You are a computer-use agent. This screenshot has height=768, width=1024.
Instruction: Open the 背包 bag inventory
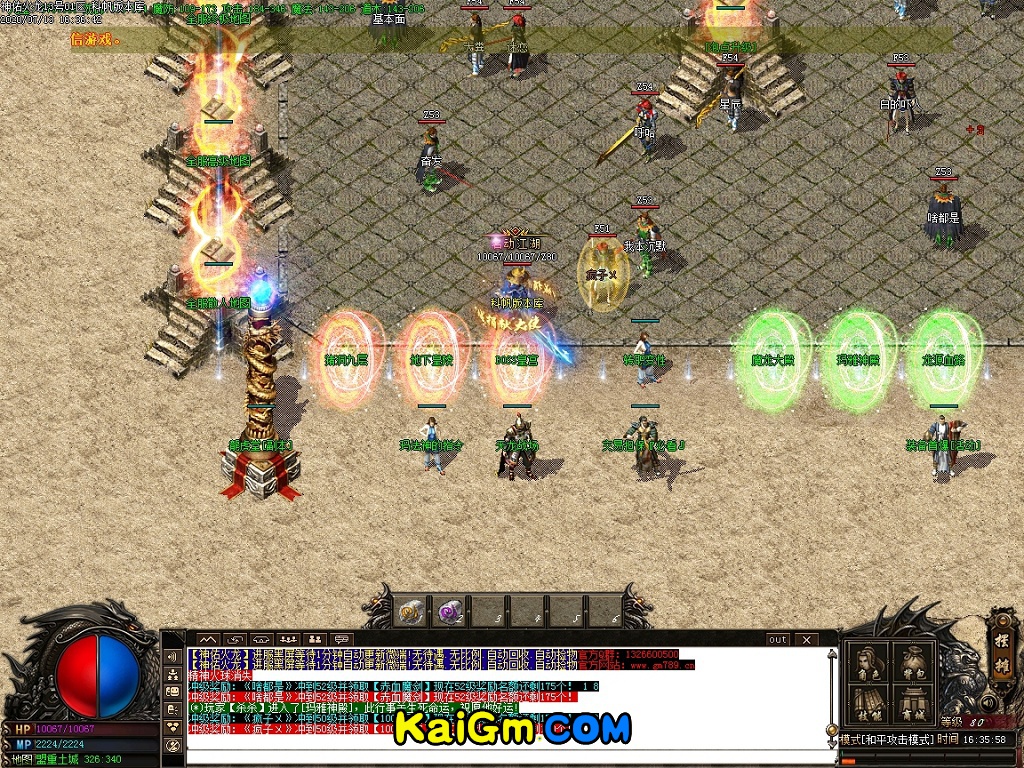coord(912,663)
